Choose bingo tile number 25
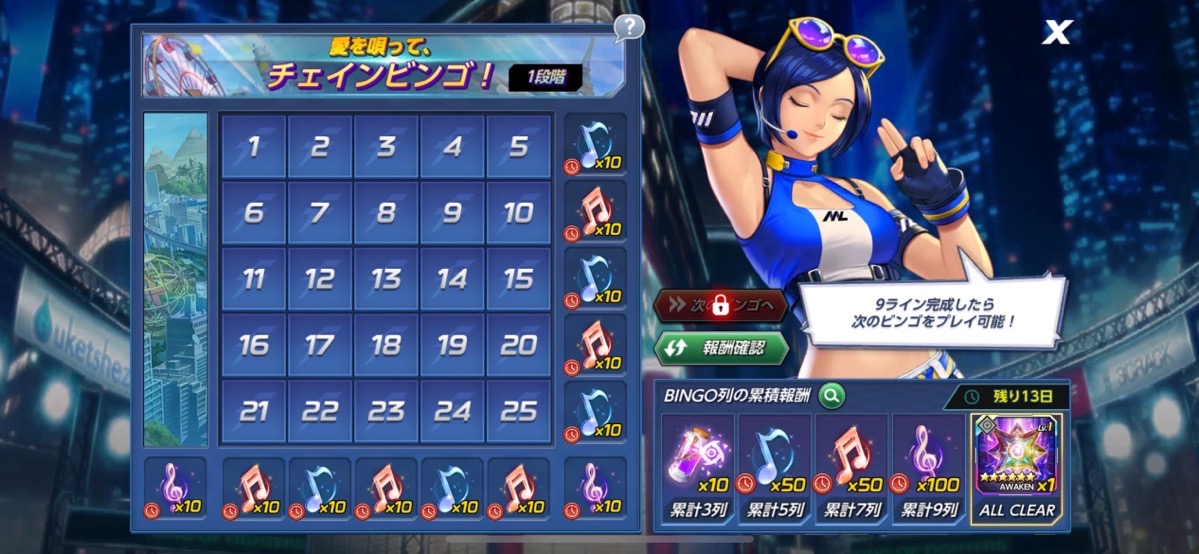The height and width of the screenshot is (554, 1199). pos(519,411)
